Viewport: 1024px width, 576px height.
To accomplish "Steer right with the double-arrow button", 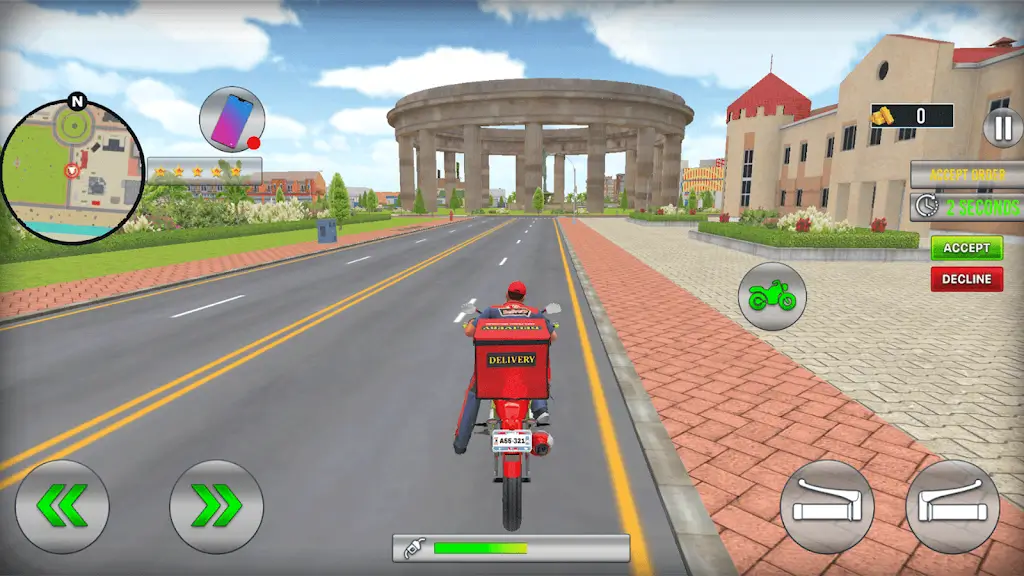I will tap(216, 506).
